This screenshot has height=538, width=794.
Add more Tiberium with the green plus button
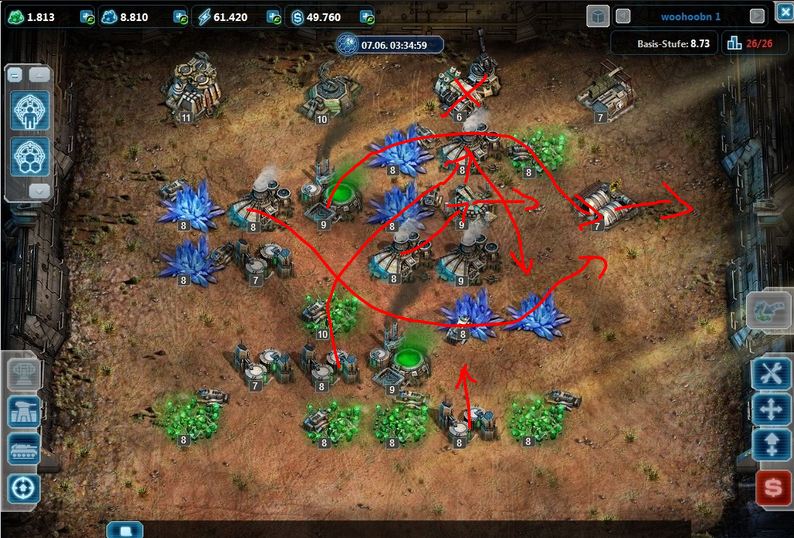(x=85, y=17)
